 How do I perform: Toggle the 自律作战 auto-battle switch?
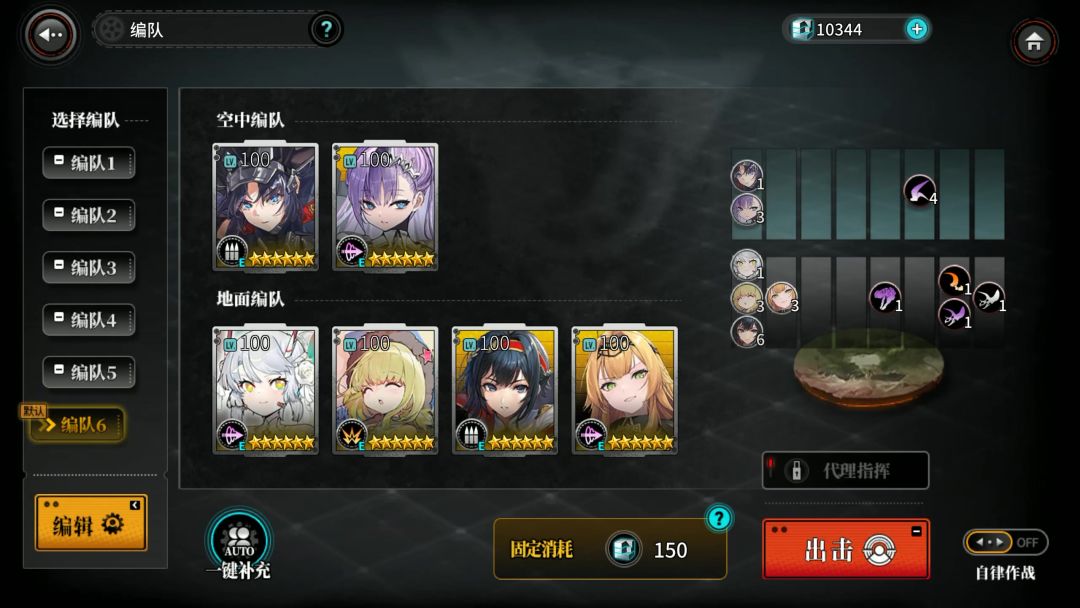[1004, 542]
